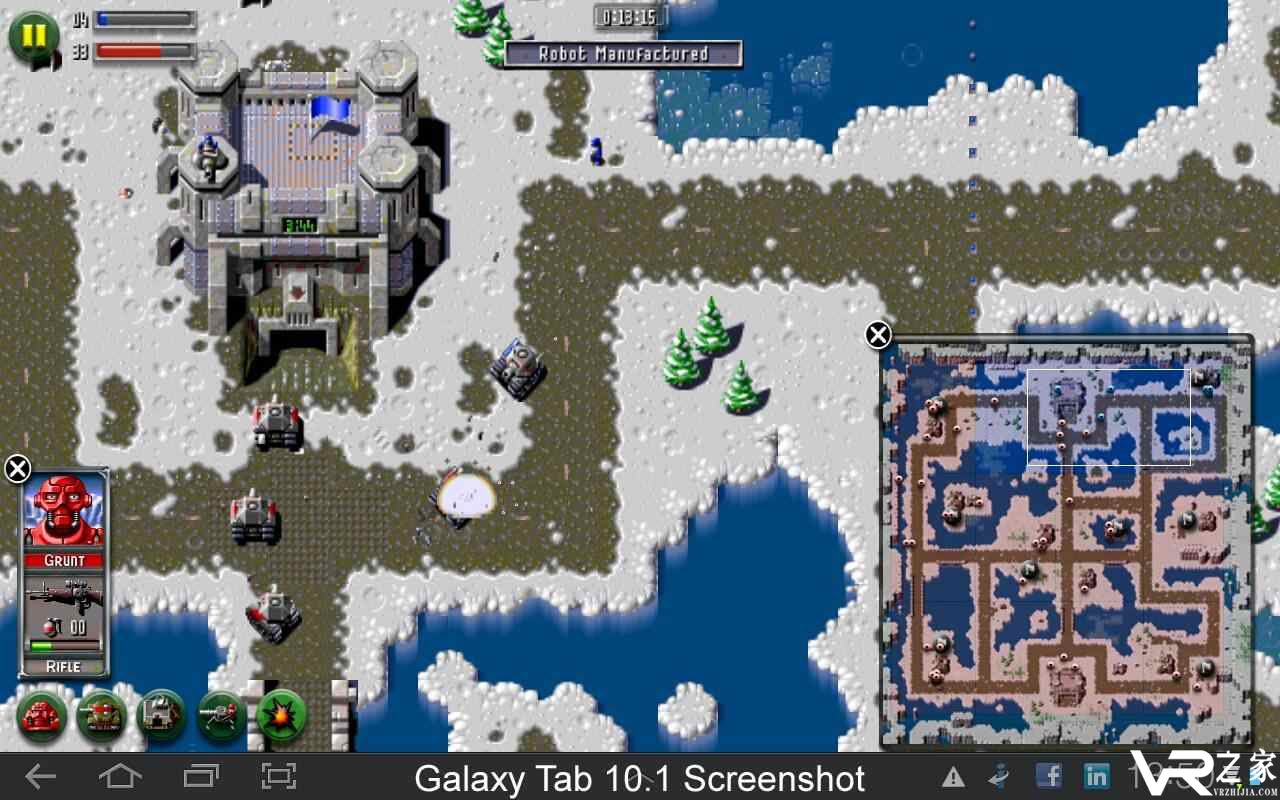Close the Grunt unit info panel
The width and height of the screenshot is (1280, 800).
point(17,467)
